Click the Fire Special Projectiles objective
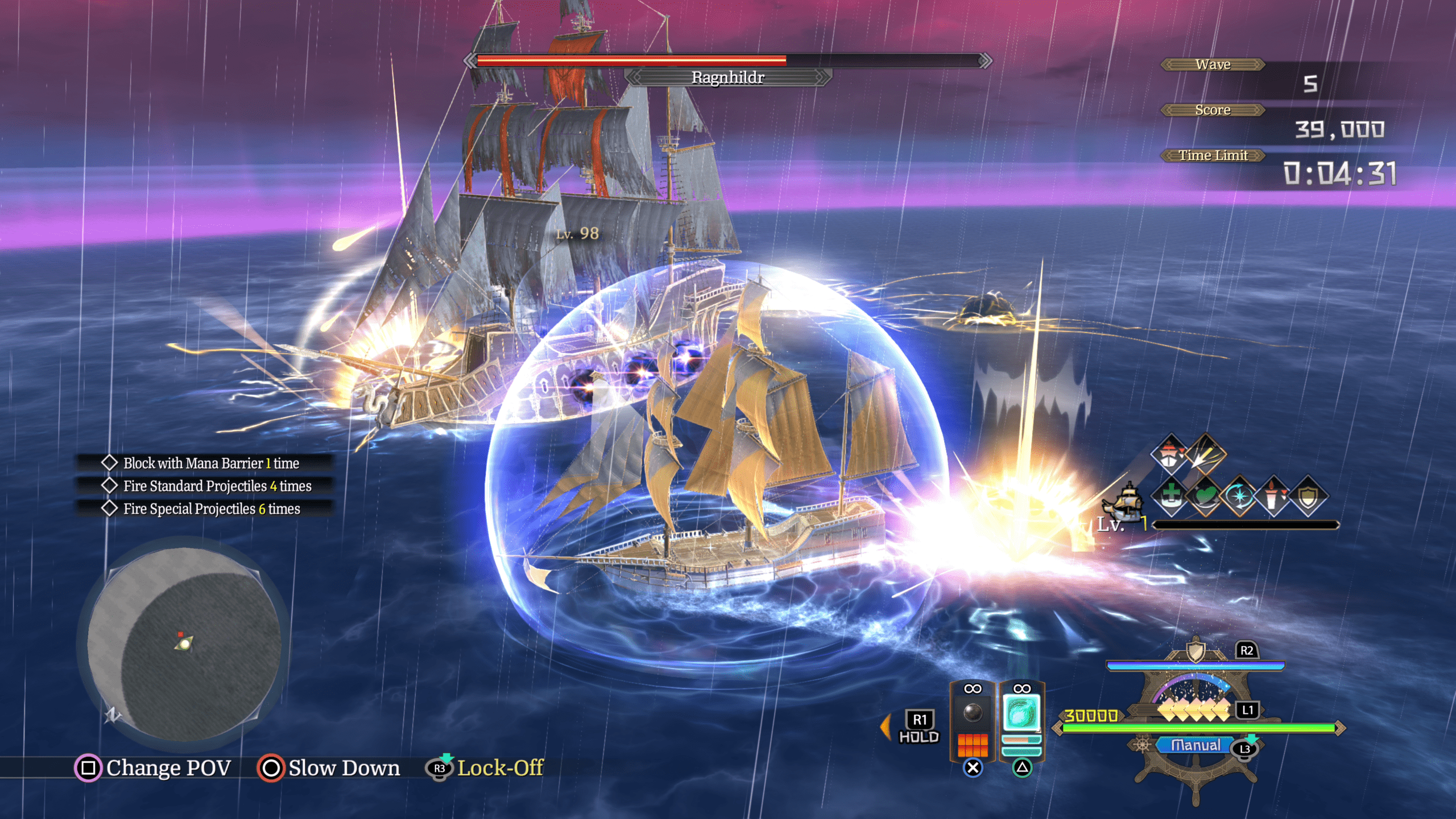Viewport: 1456px width, 819px height. point(212,508)
